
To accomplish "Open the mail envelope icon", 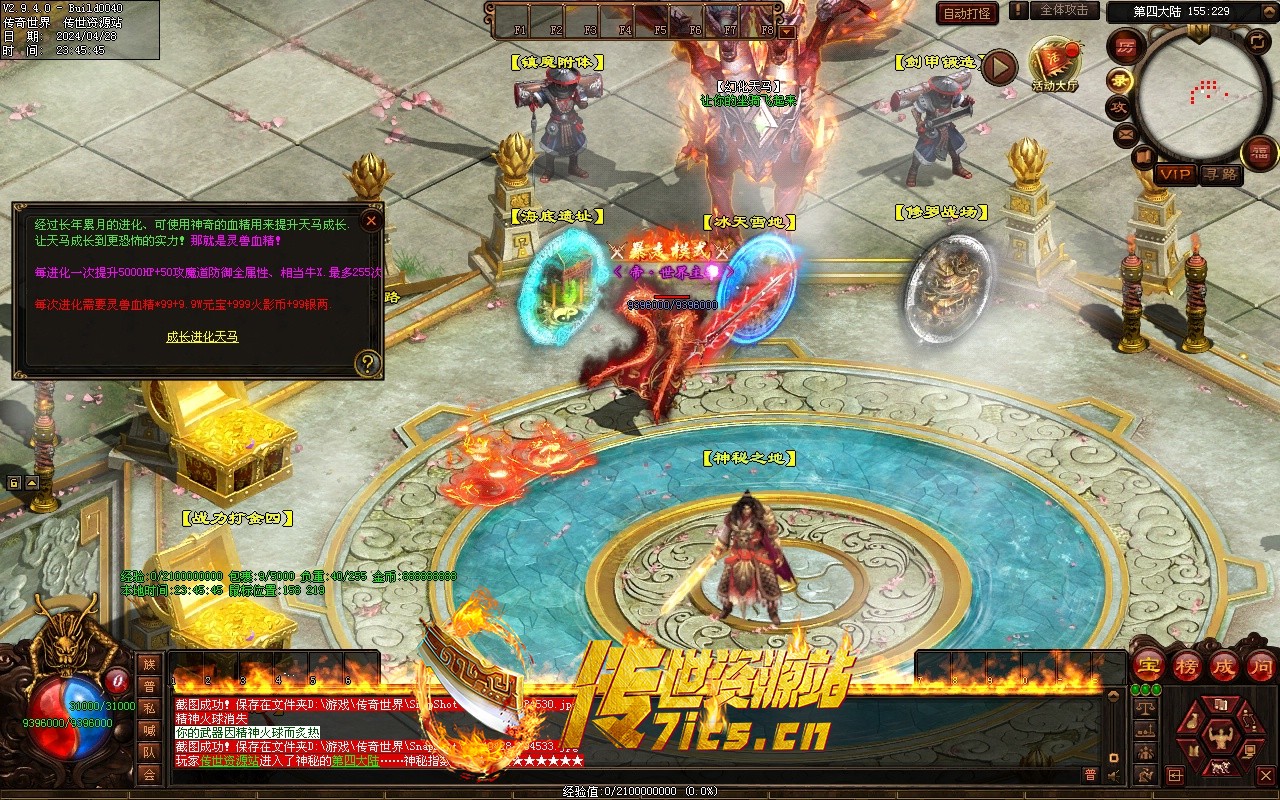I will (x=1126, y=133).
